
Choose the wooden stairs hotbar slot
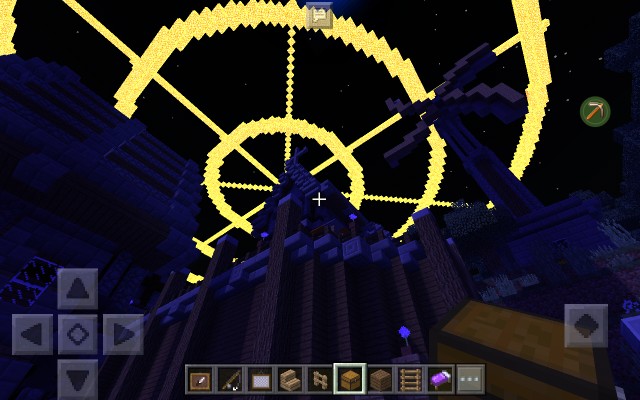pos(290,380)
